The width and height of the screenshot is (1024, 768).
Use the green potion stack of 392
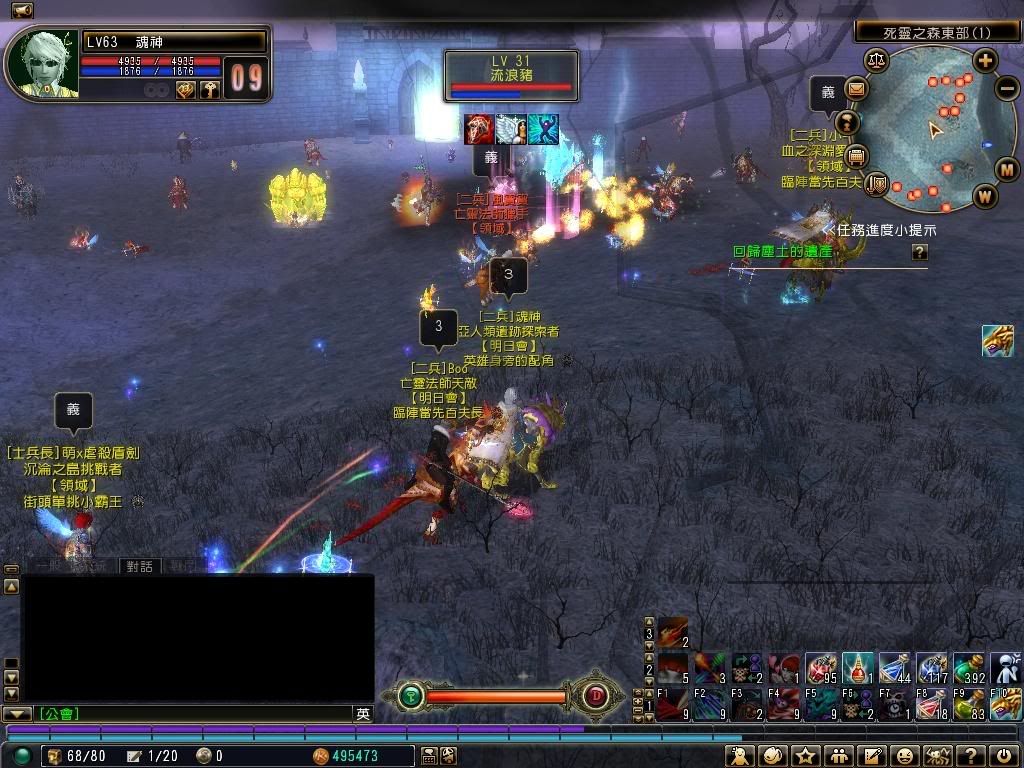[968, 667]
